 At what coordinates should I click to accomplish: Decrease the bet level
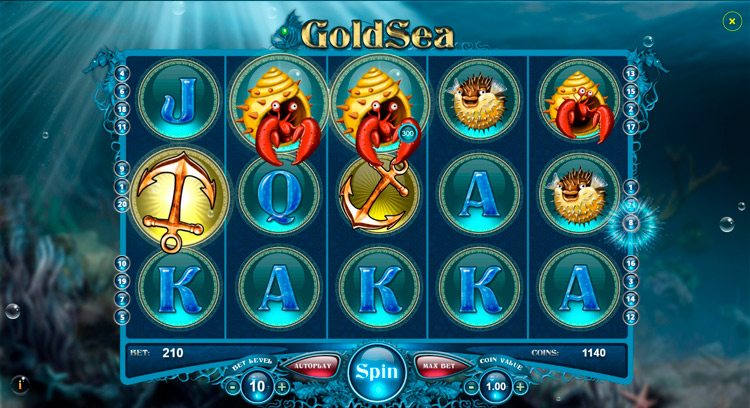click(233, 387)
